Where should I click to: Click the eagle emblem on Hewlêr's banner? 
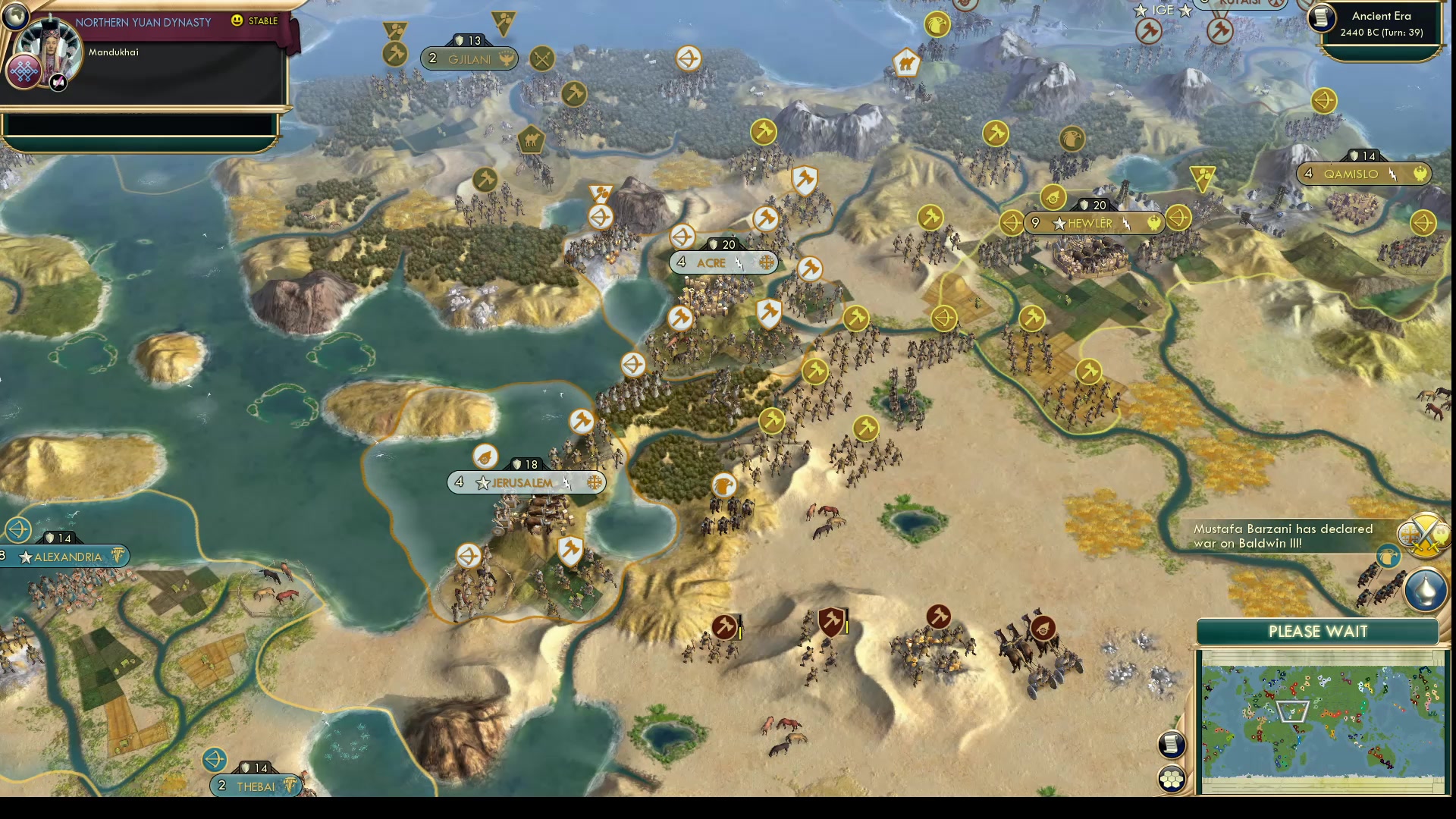point(1155,223)
